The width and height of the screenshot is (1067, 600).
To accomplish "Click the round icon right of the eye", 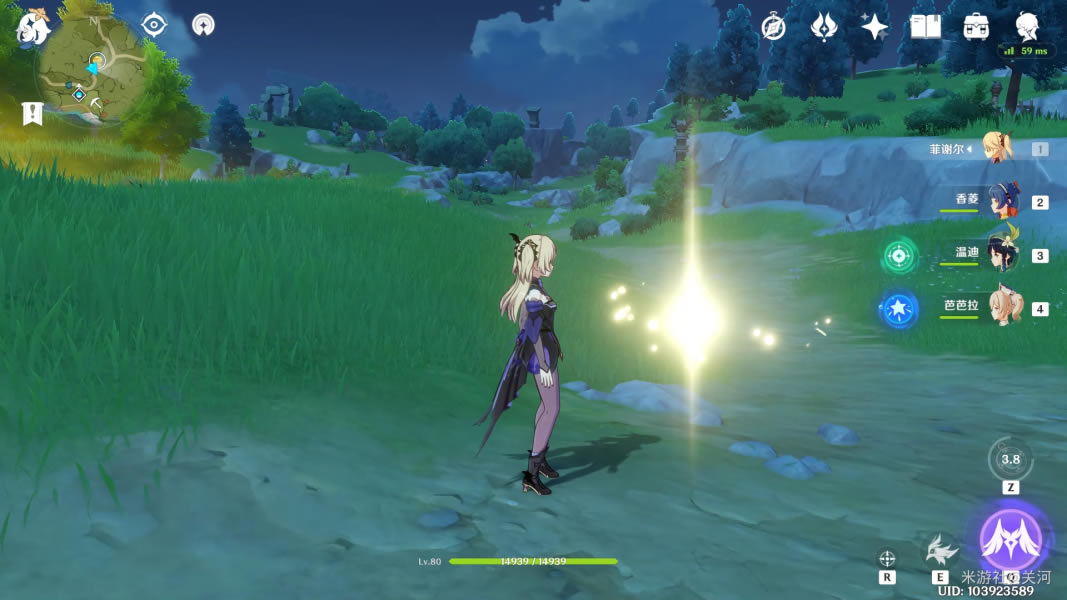I will coord(203,24).
